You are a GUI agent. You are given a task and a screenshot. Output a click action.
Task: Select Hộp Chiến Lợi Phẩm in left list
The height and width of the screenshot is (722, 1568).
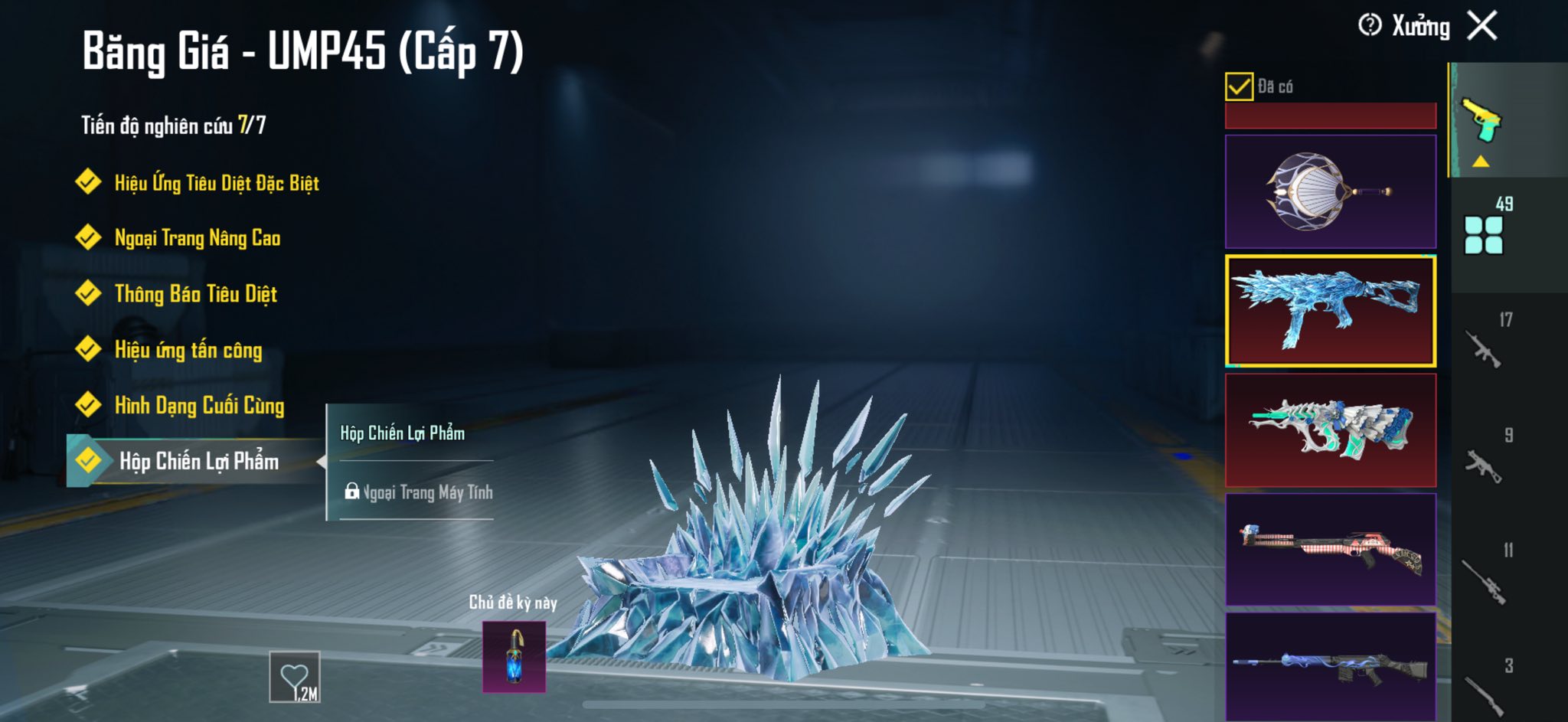[x=198, y=461]
